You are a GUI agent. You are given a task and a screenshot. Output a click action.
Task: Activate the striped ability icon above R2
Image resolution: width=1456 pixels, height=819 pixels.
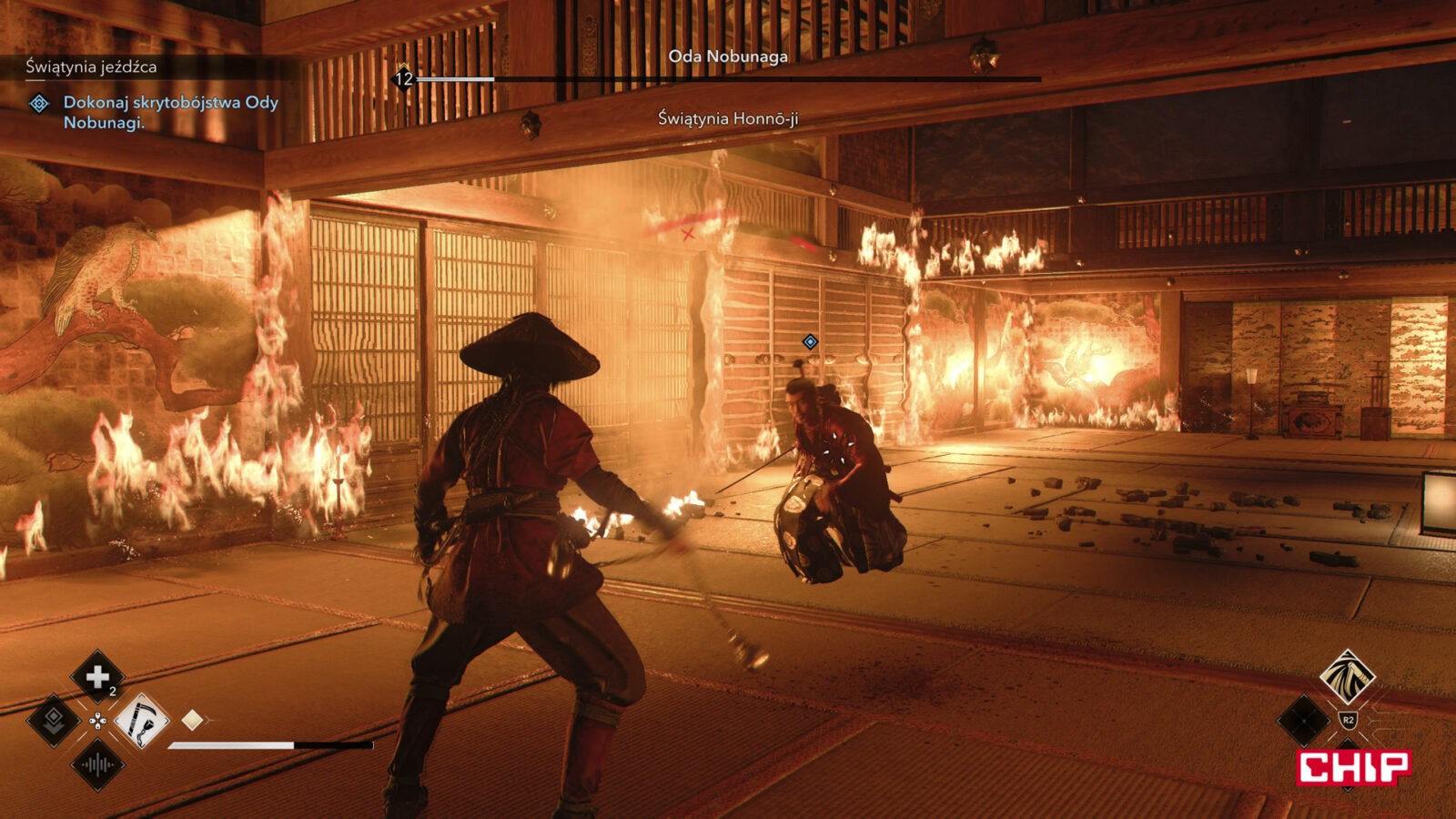[x=1348, y=675]
